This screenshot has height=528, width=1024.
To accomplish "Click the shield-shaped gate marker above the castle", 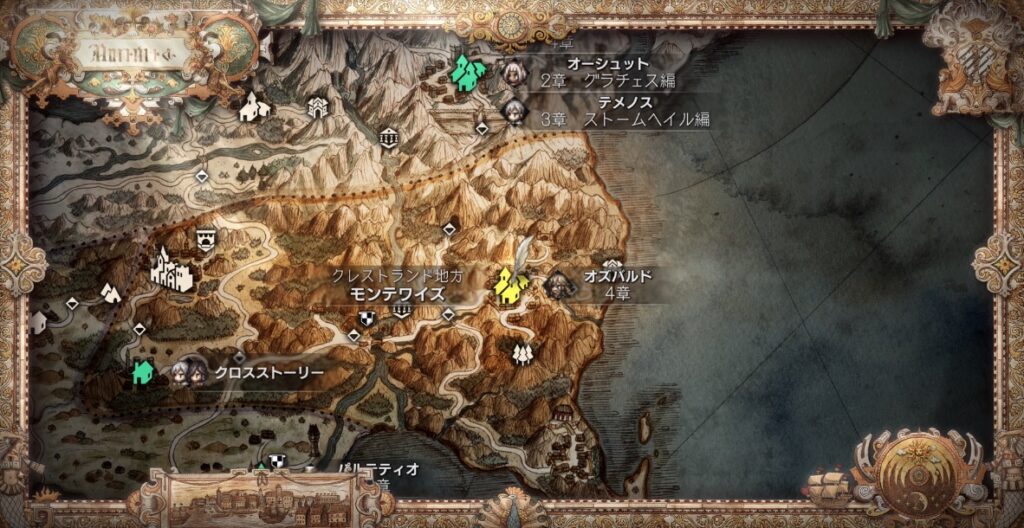I will click(x=207, y=237).
